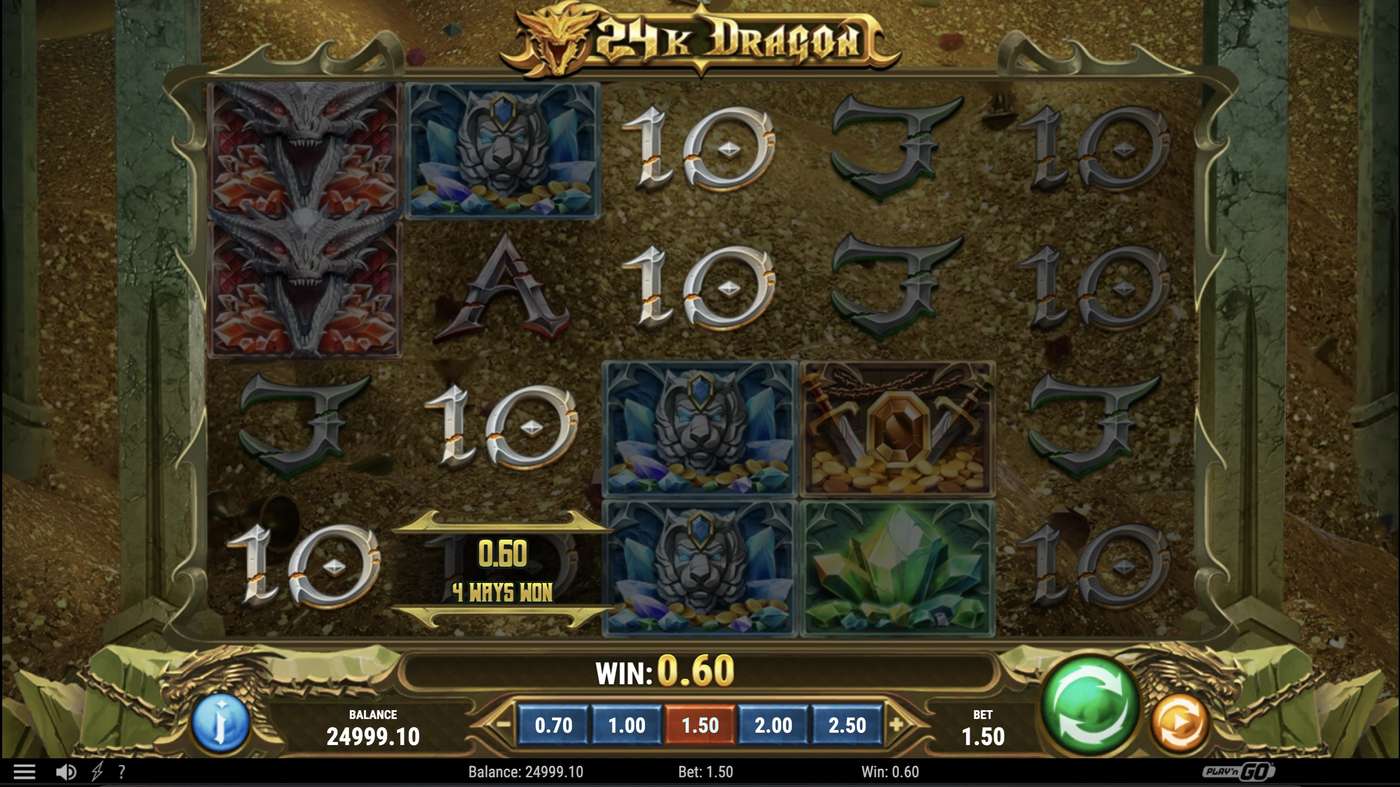Toggle quick spin with the lightning bolt icon

coord(96,771)
